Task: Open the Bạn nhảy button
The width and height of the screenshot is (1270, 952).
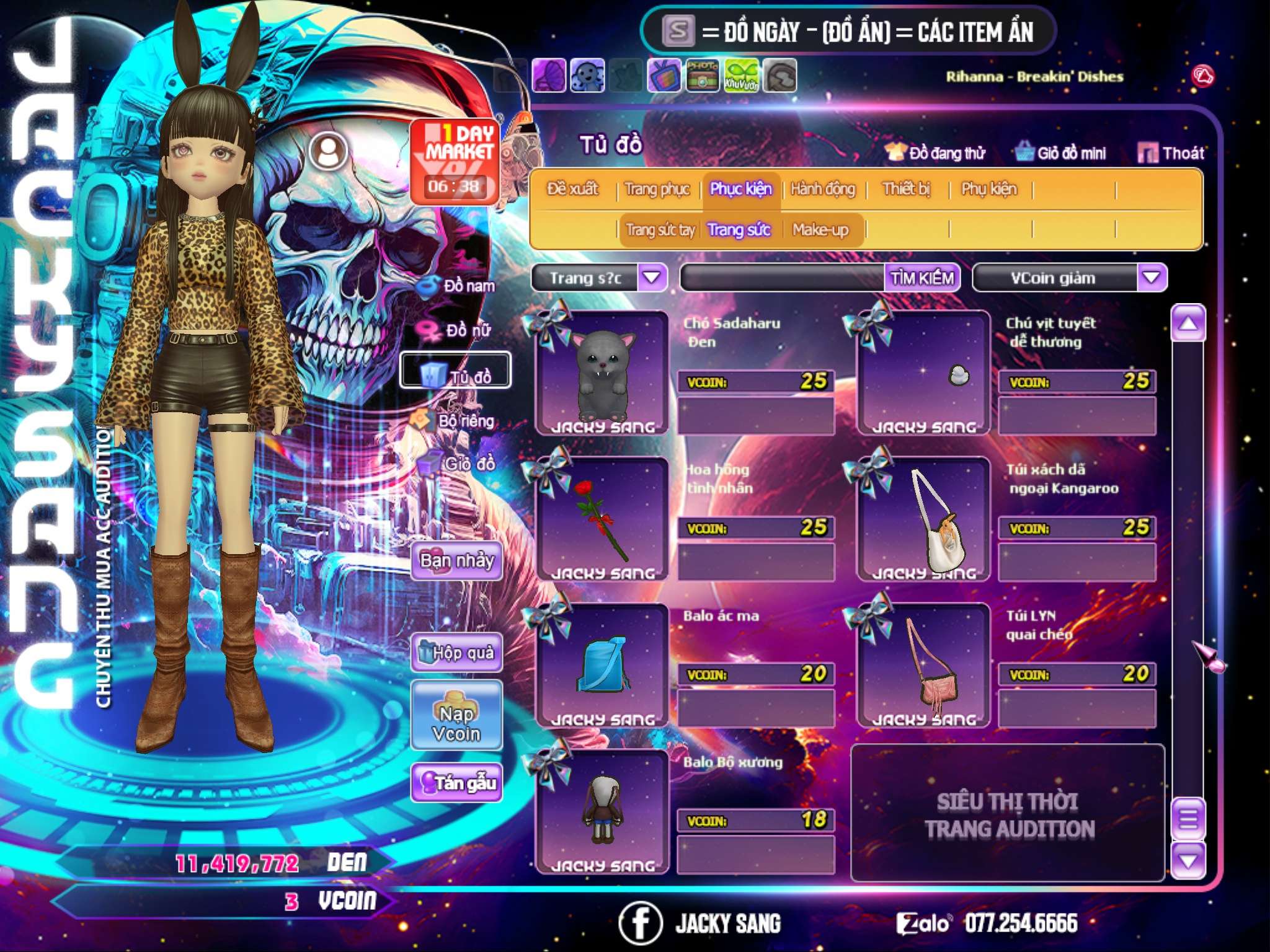Action: click(456, 561)
